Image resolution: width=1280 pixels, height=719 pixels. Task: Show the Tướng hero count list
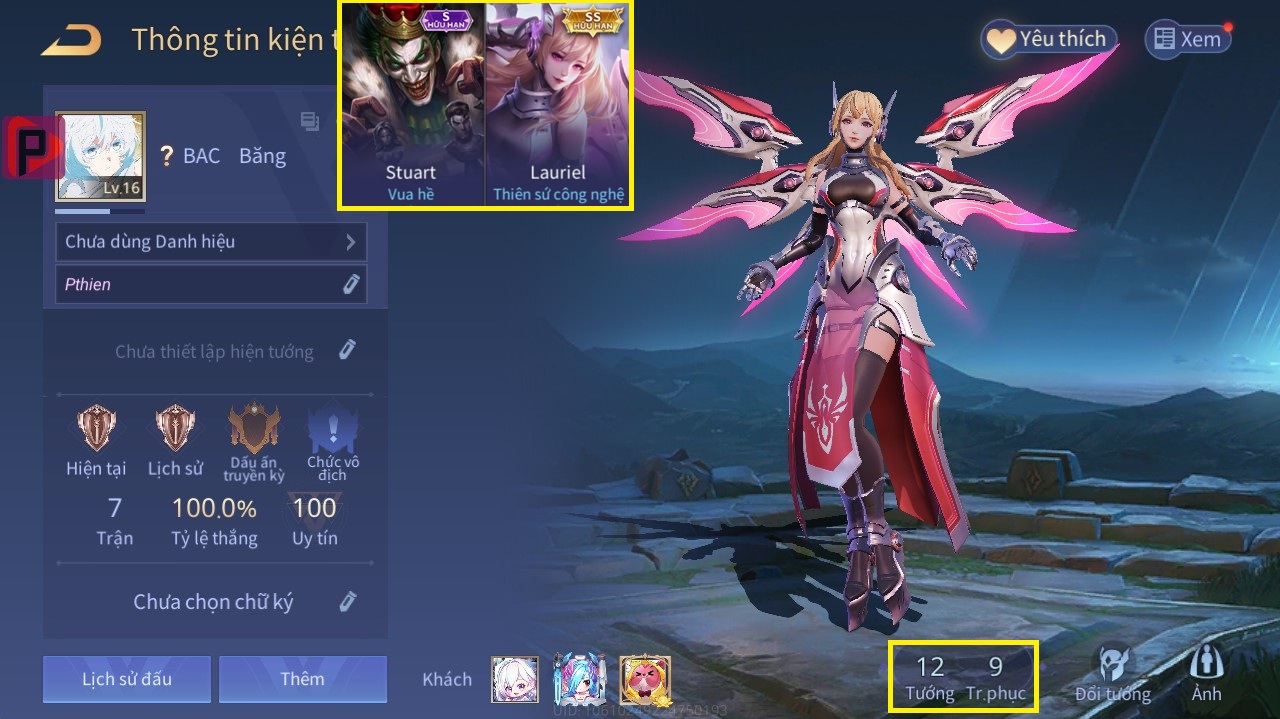pyautogui.click(x=930, y=678)
